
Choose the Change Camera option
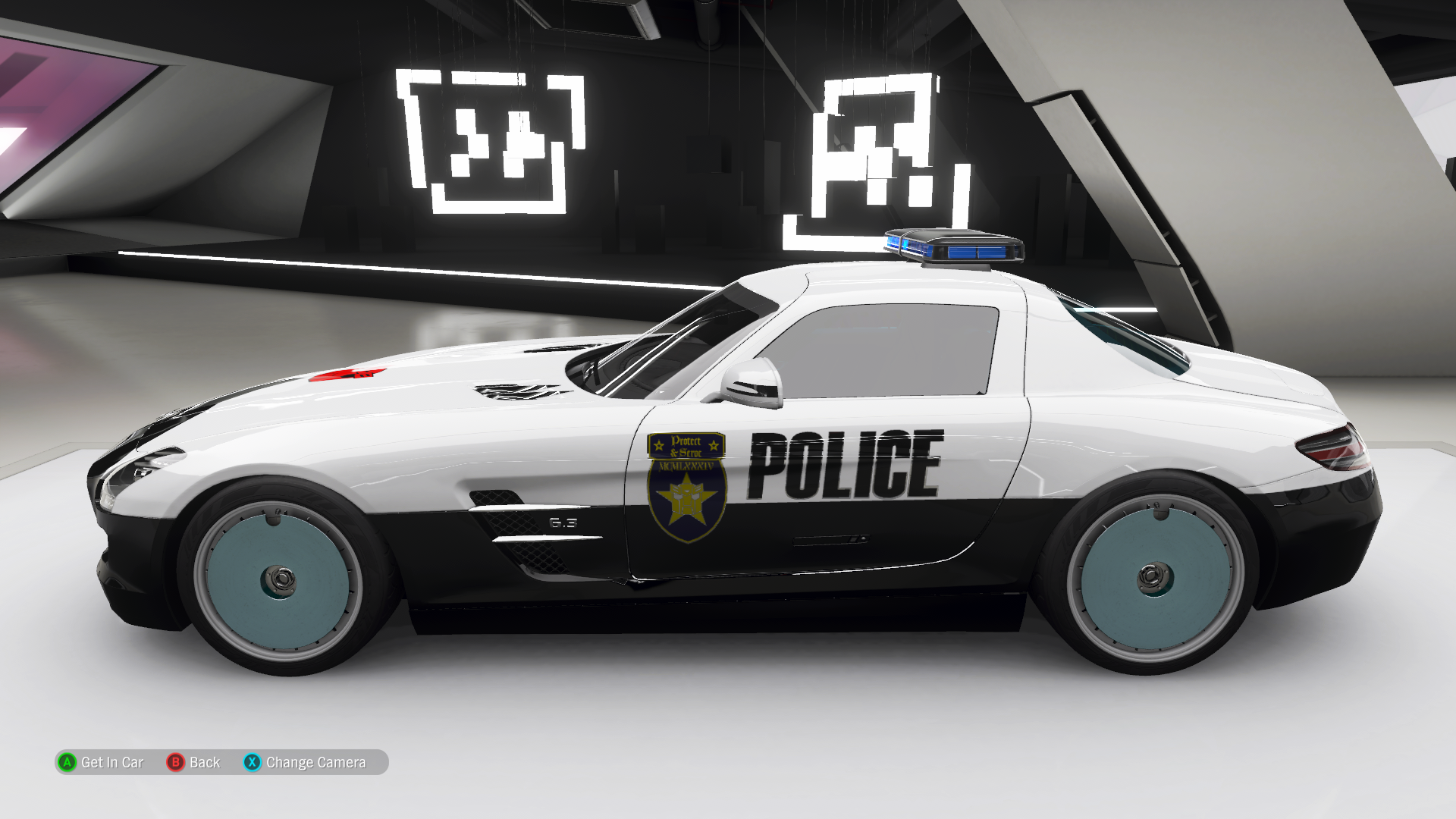[305, 762]
